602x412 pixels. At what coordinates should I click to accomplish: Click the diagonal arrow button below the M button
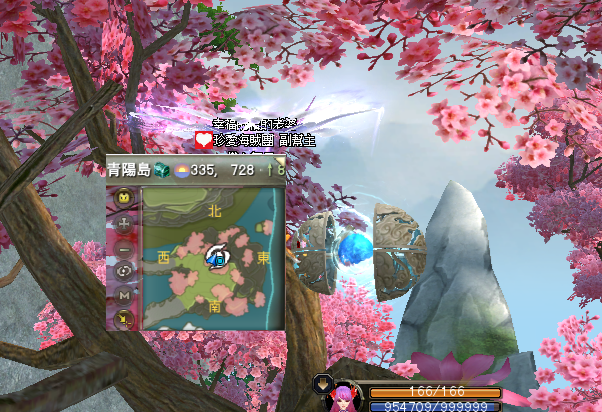click(x=124, y=318)
